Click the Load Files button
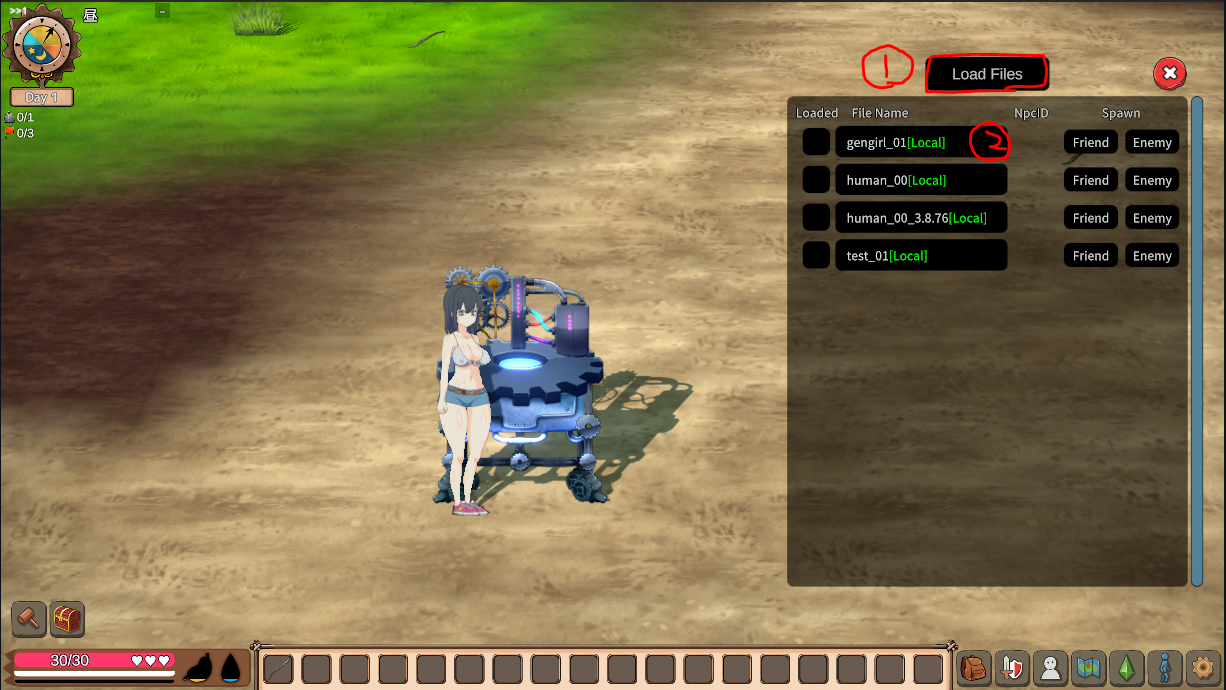Screen dimensions: 1226x690 tap(986, 74)
